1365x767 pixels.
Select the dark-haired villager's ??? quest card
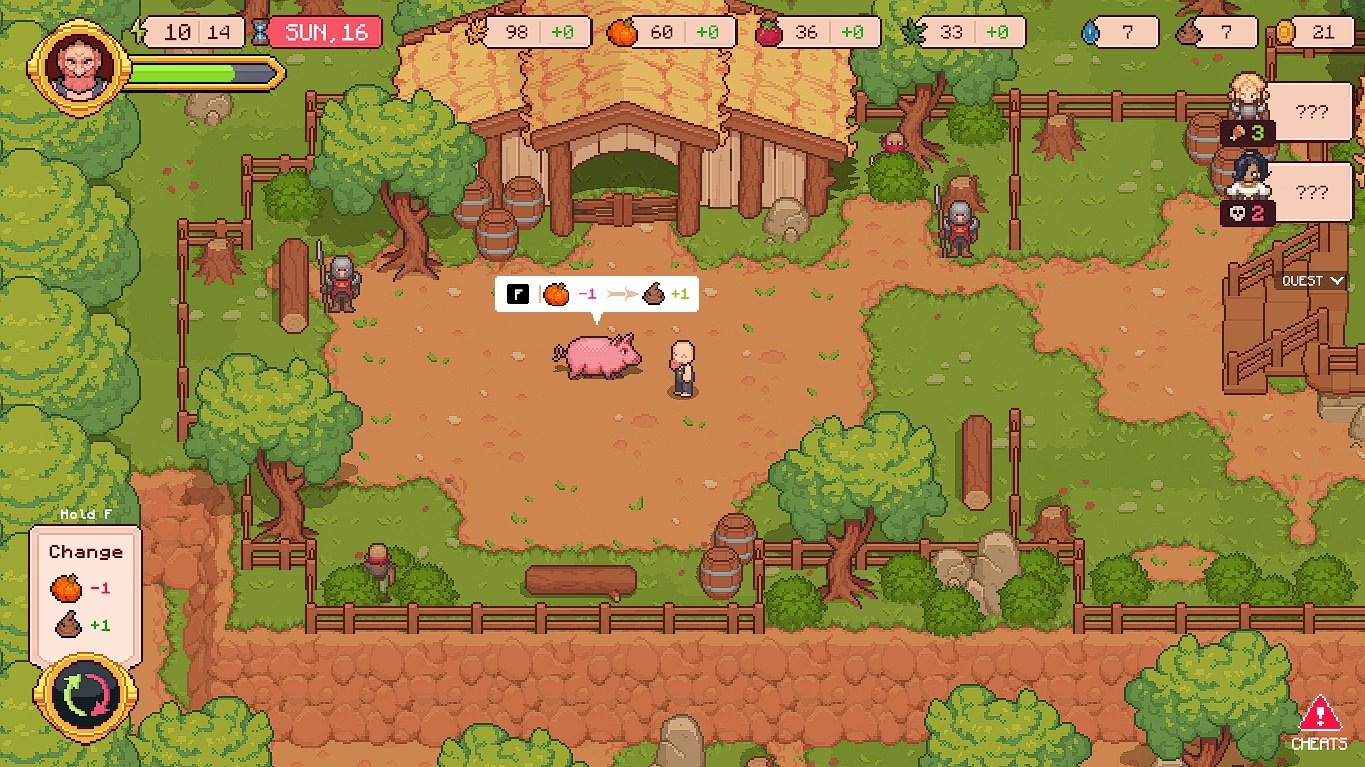tap(1310, 194)
